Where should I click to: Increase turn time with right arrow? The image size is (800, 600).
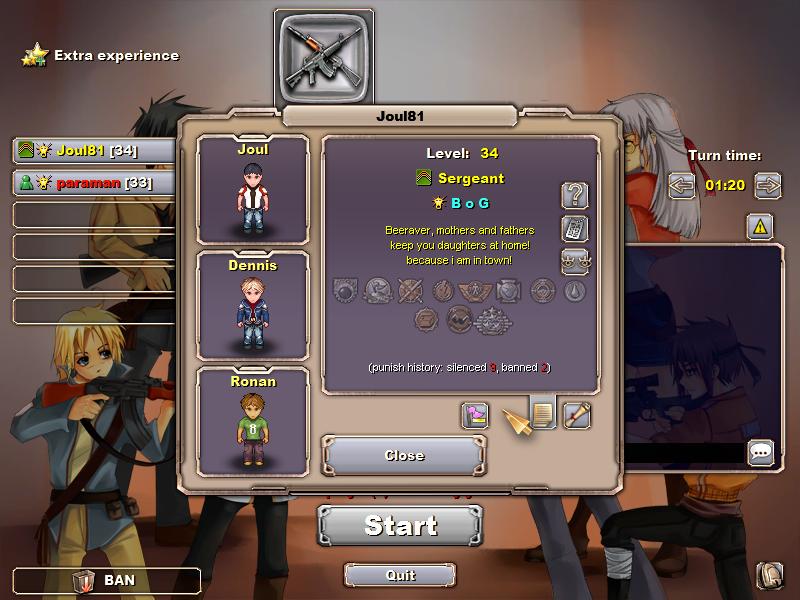click(x=768, y=185)
